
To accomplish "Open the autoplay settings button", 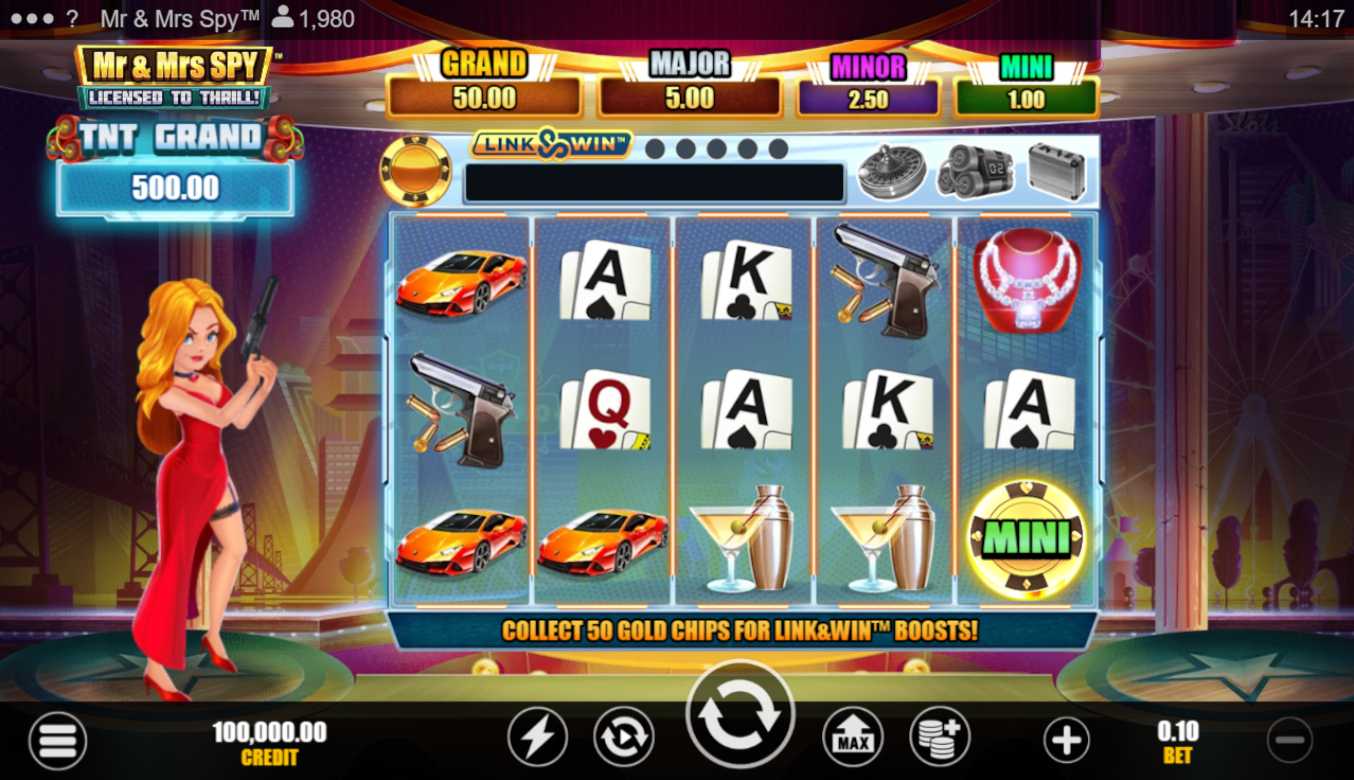I will 624,739.
